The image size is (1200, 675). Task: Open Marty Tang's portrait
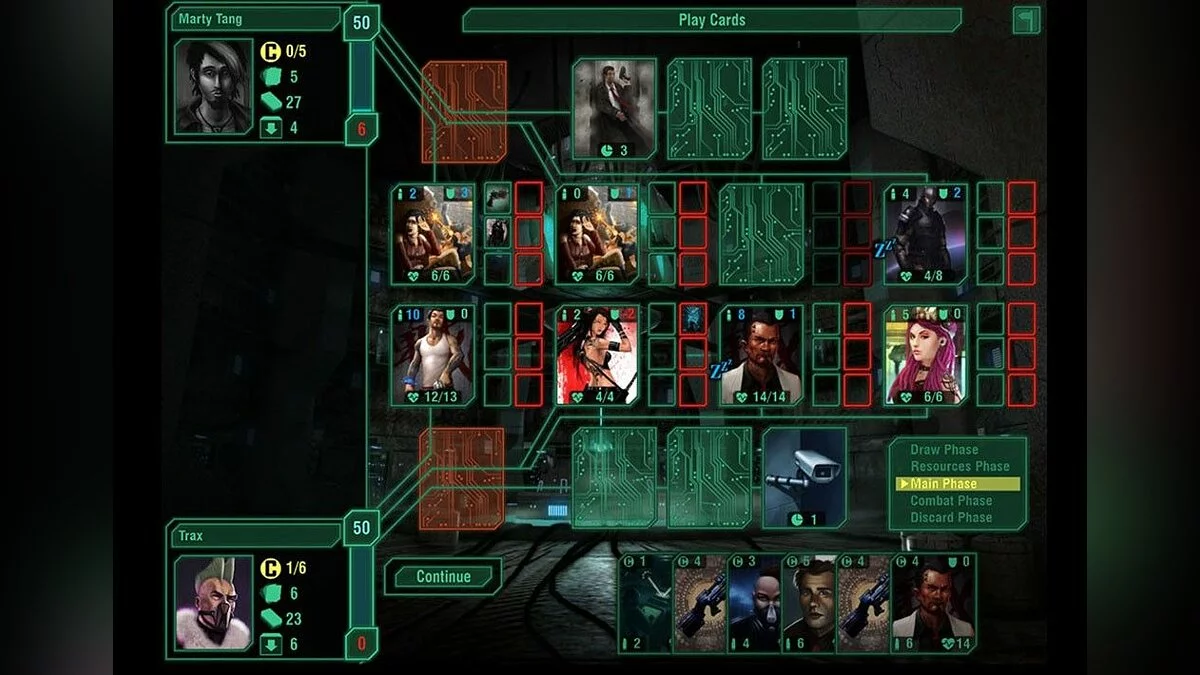tap(213, 87)
